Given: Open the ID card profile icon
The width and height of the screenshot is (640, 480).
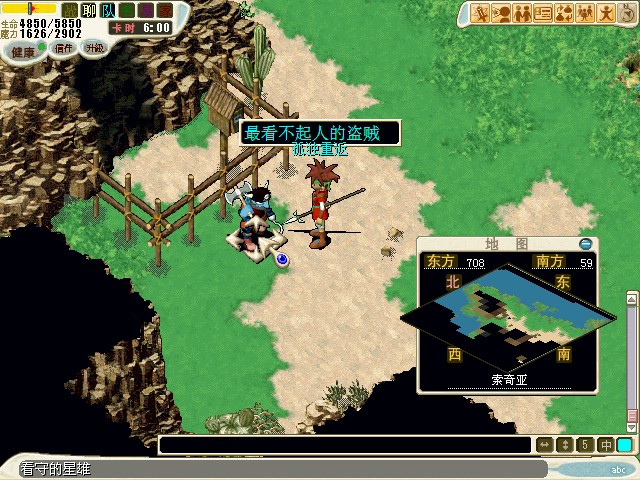Looking at the screenshot, I should tap(543, 13).
